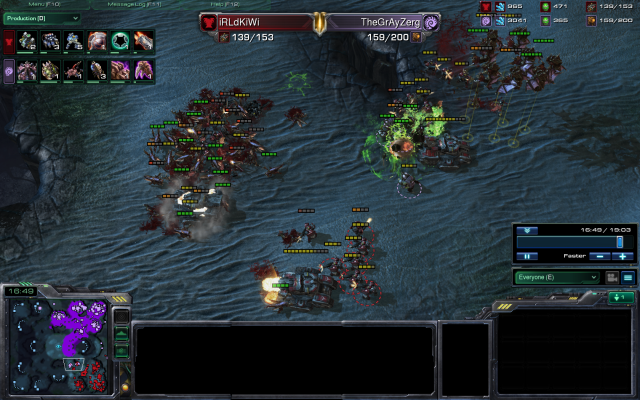The height and width of the screenshot is (400, 640).
Task: Click the panel list toggle beside camera
Action: [628, 277]
